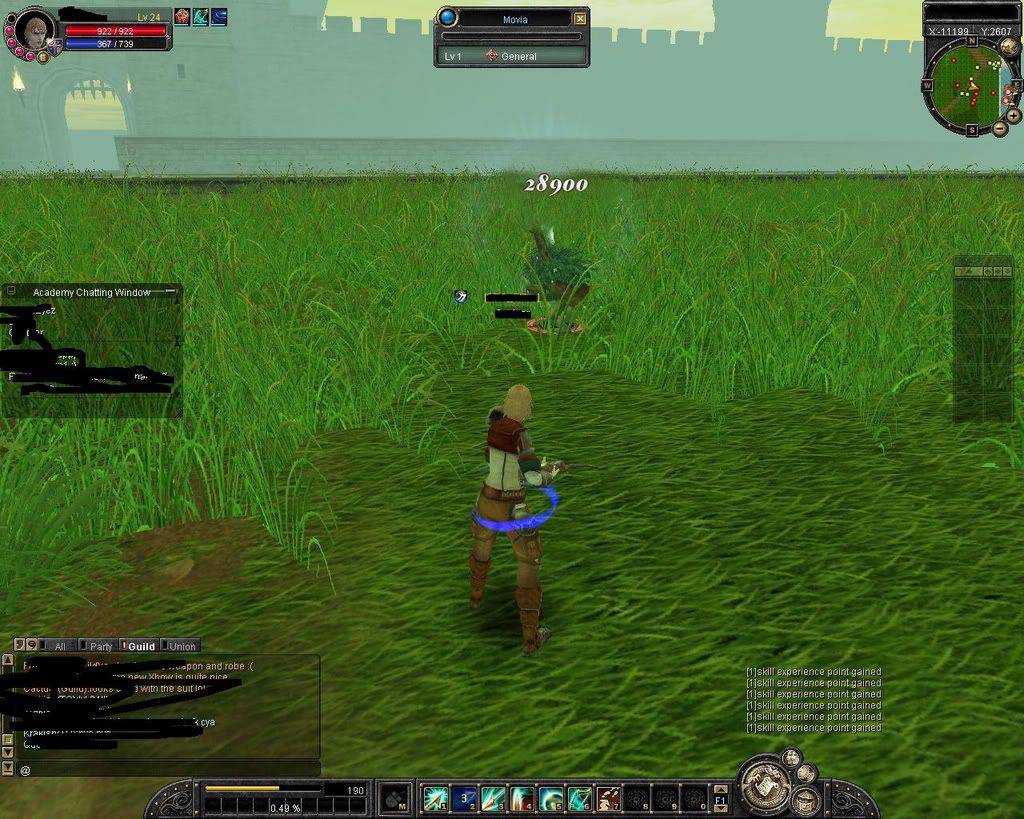Use the blue skill in hotbar slot 2
This screenshot has height=819, width=1024.
[464, 798]
